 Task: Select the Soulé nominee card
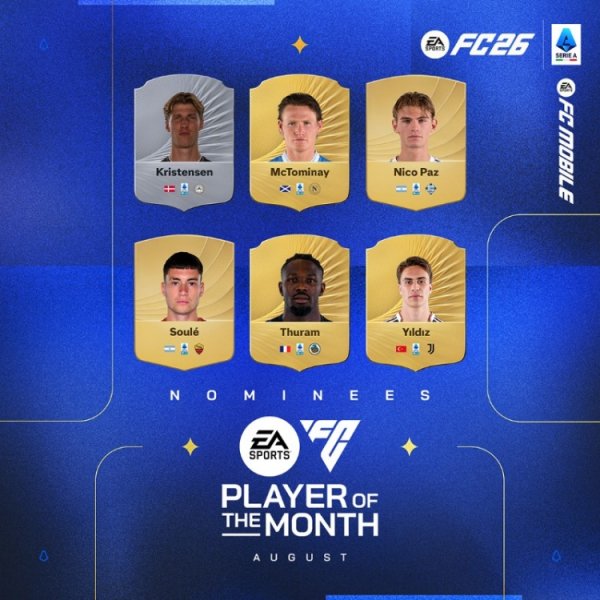point(184,298)
